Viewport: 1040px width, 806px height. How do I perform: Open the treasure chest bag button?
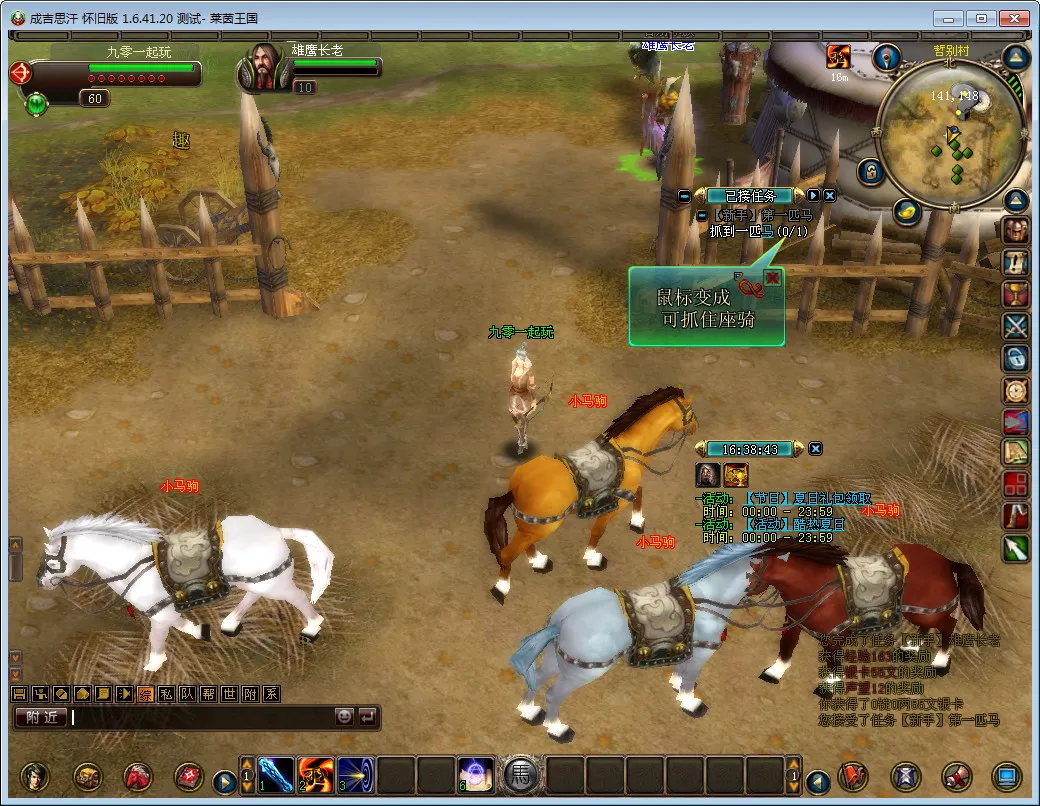(87, 776)
